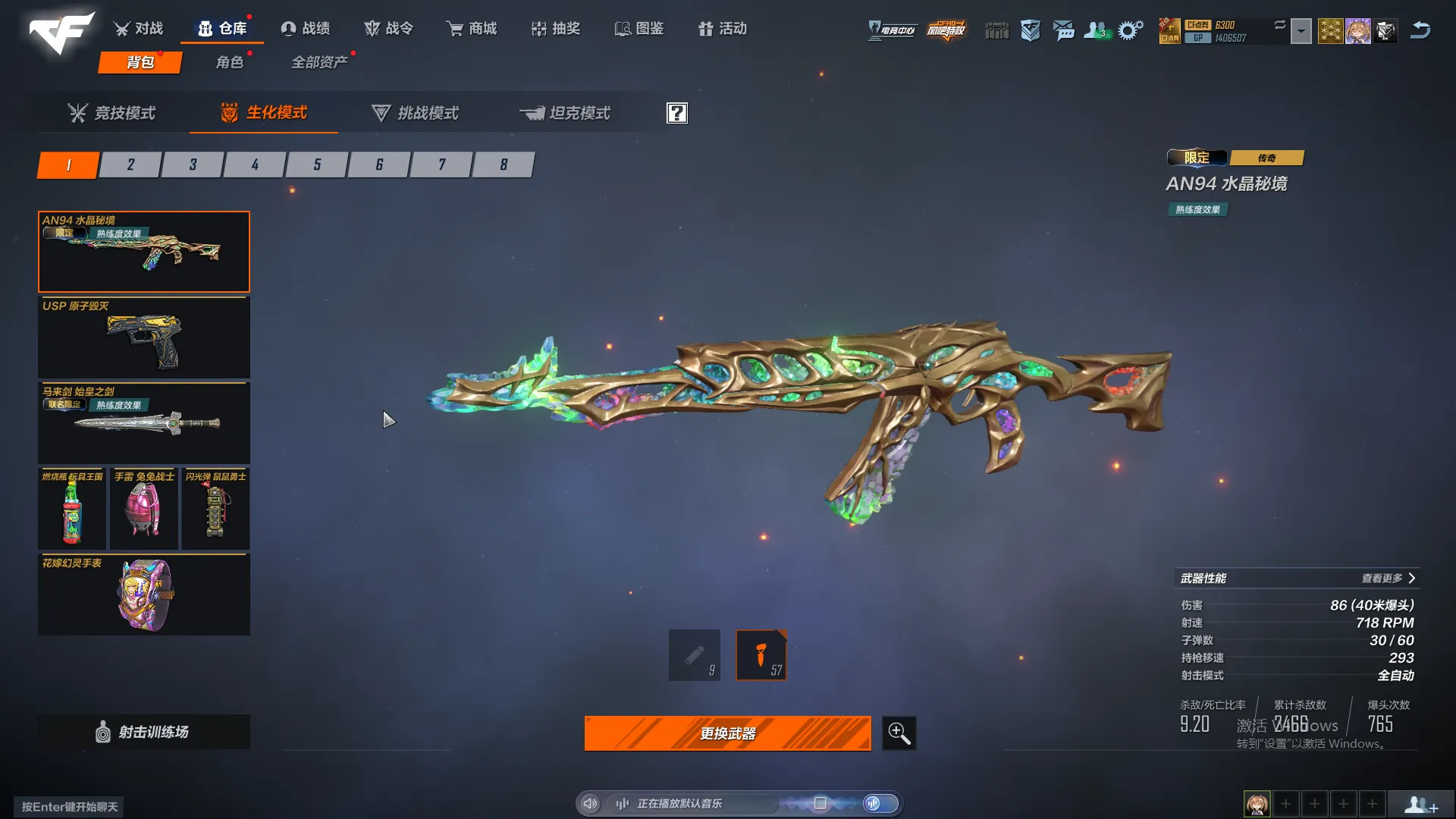Open the magnifier weapon inspect button
This screenshot has width=1456, height=819.
pos(899,733)
